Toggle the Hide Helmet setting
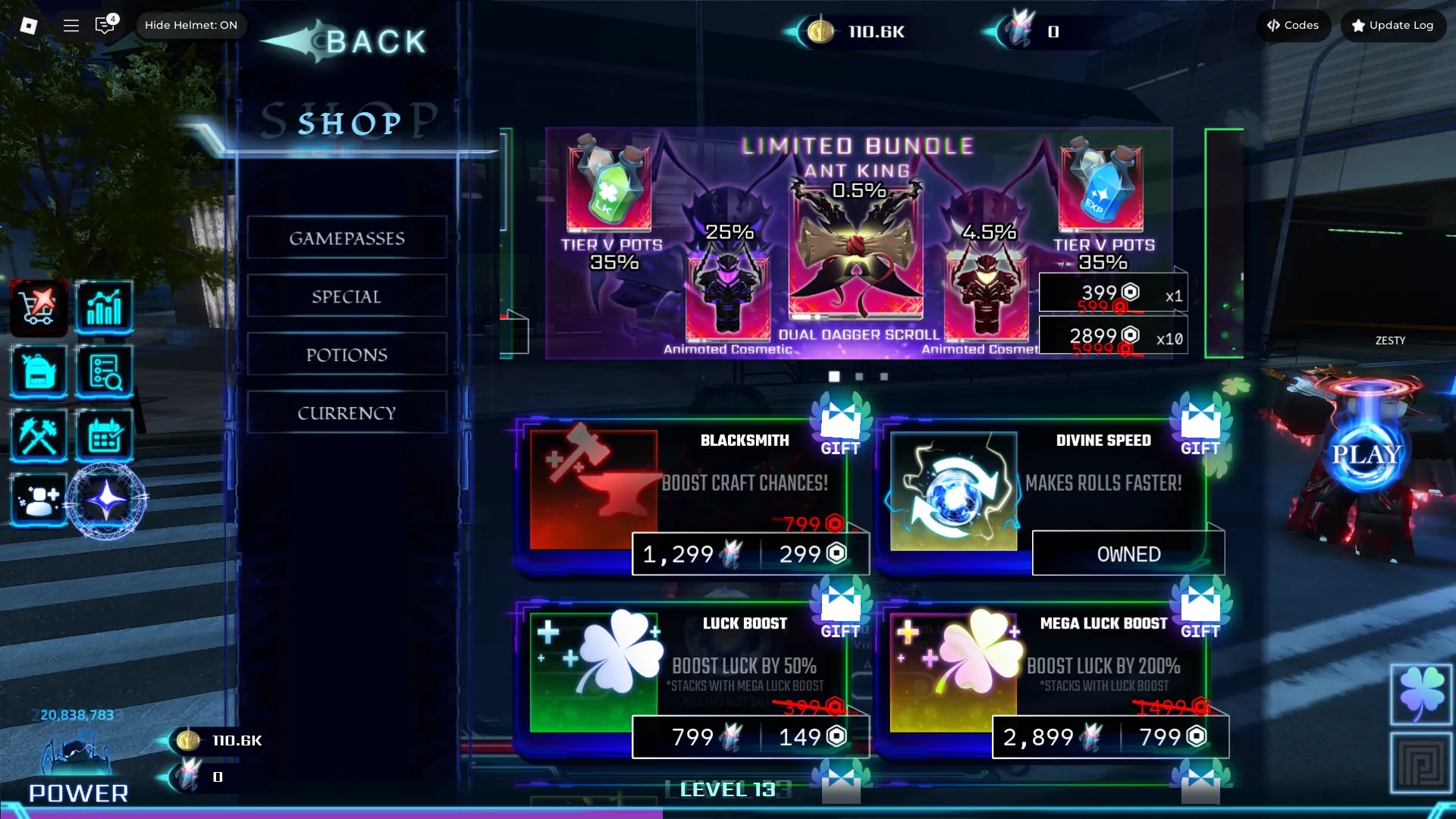This screenshot has height=819, width=1456. coord(191,25)
